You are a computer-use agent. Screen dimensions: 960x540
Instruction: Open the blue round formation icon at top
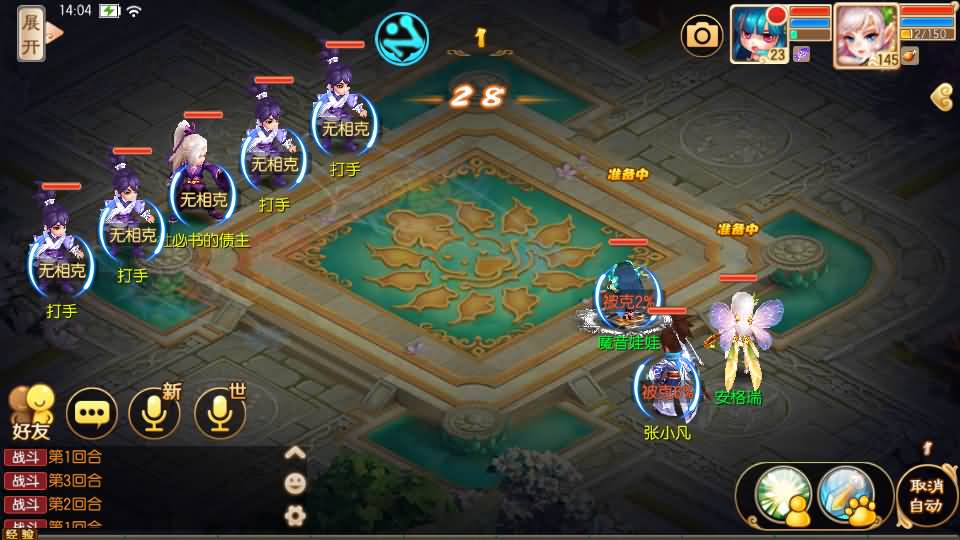point(402,38)
